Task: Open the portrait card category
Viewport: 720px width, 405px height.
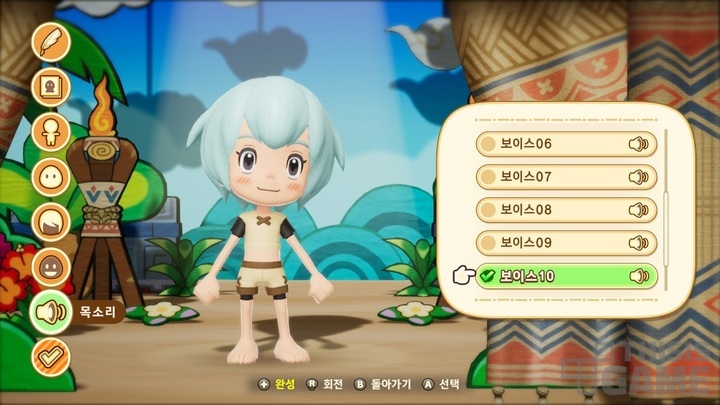Action: coord(50,86)
